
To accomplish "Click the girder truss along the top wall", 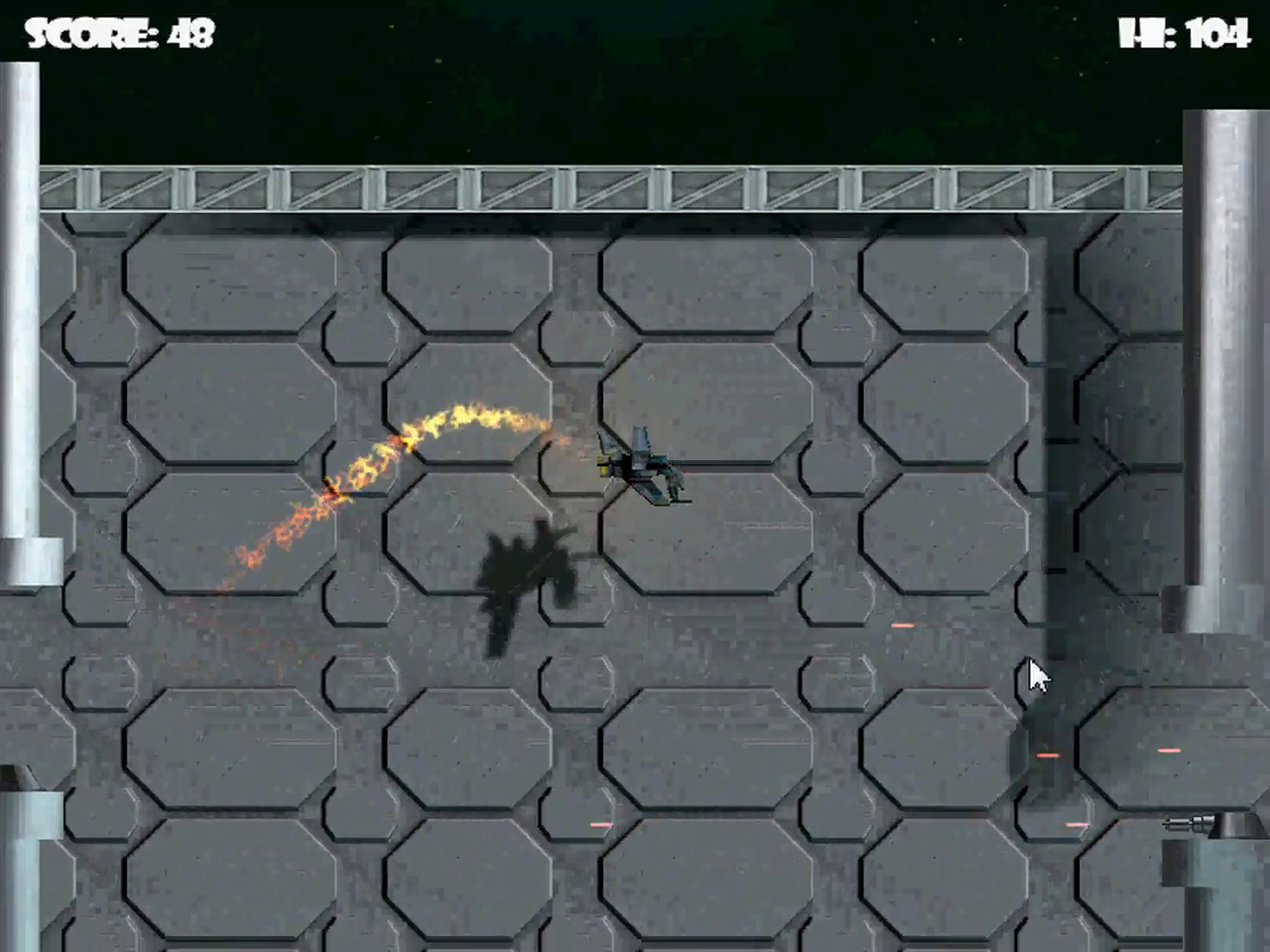I will [595, 188].
